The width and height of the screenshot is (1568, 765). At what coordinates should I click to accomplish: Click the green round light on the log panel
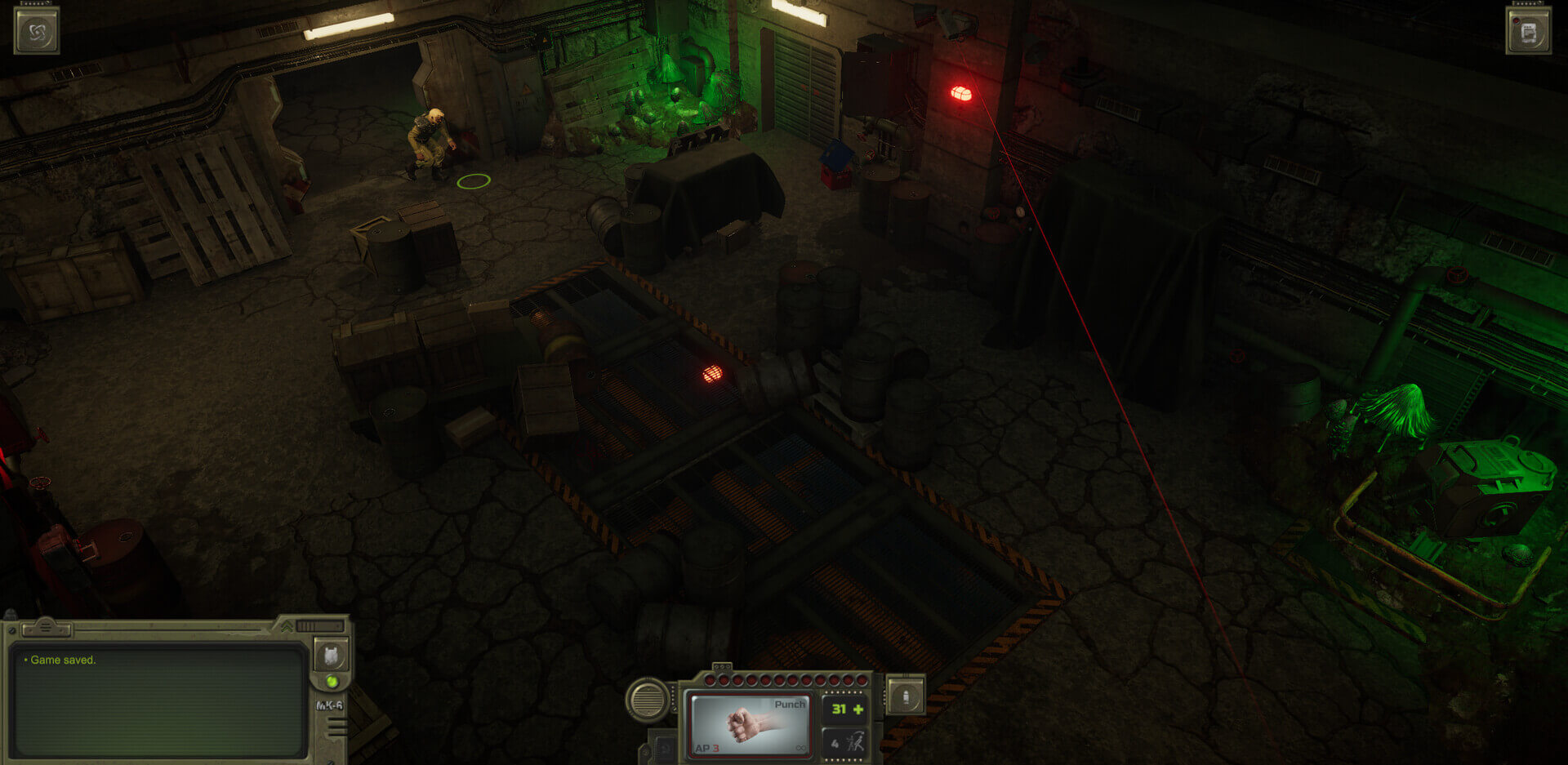tap(332, 681)
